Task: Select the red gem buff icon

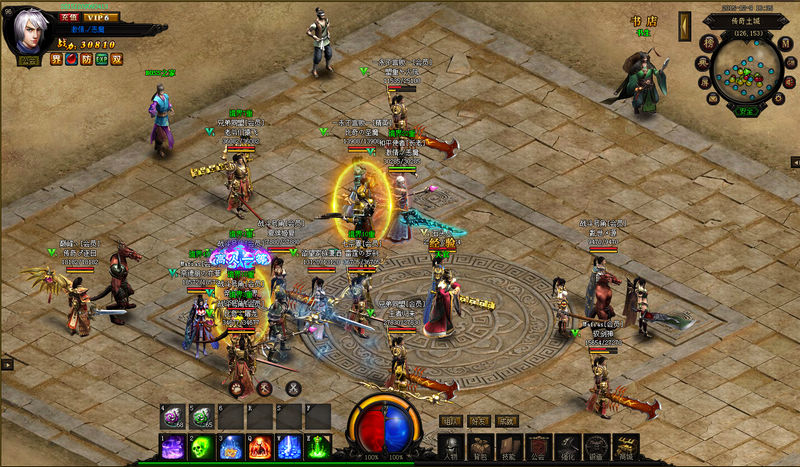Action: (71, 59)
